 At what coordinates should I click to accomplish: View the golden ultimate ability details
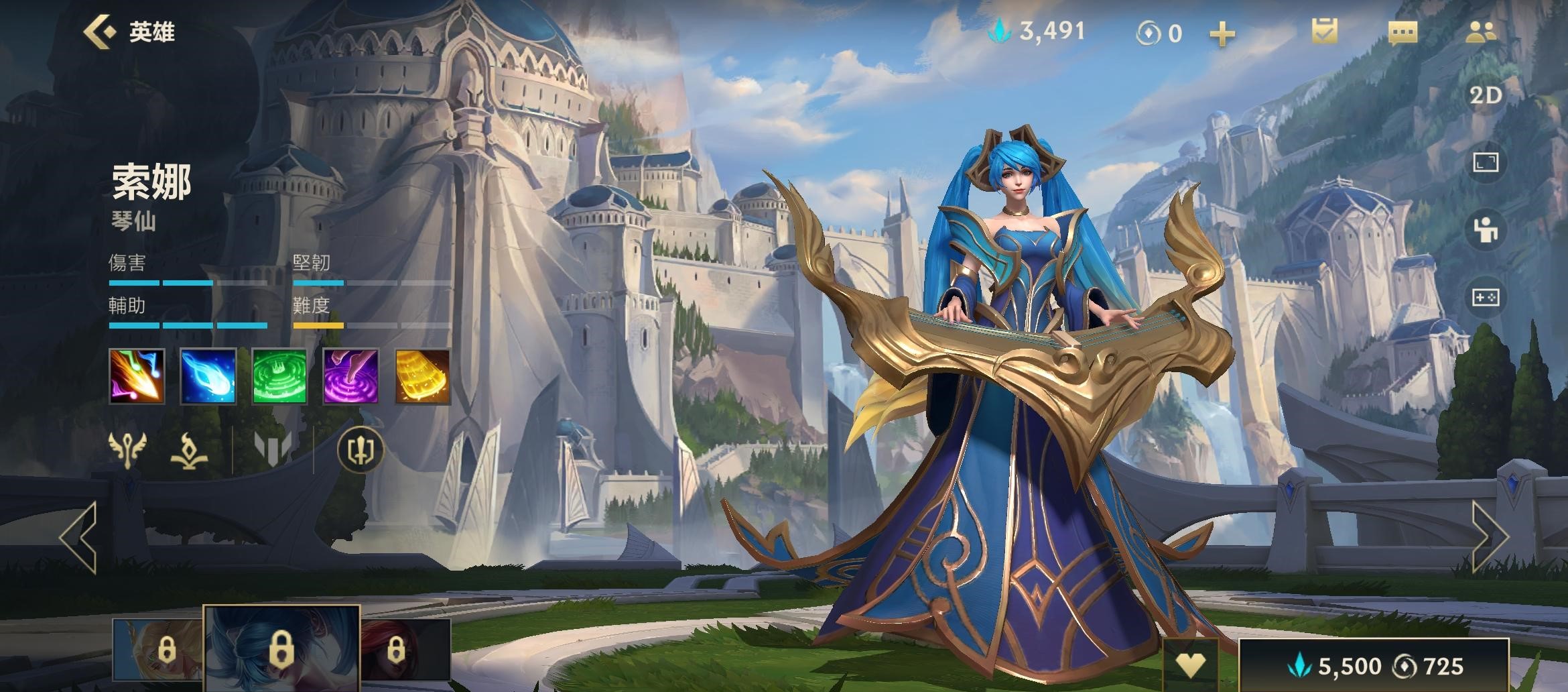tap(422, 376)
